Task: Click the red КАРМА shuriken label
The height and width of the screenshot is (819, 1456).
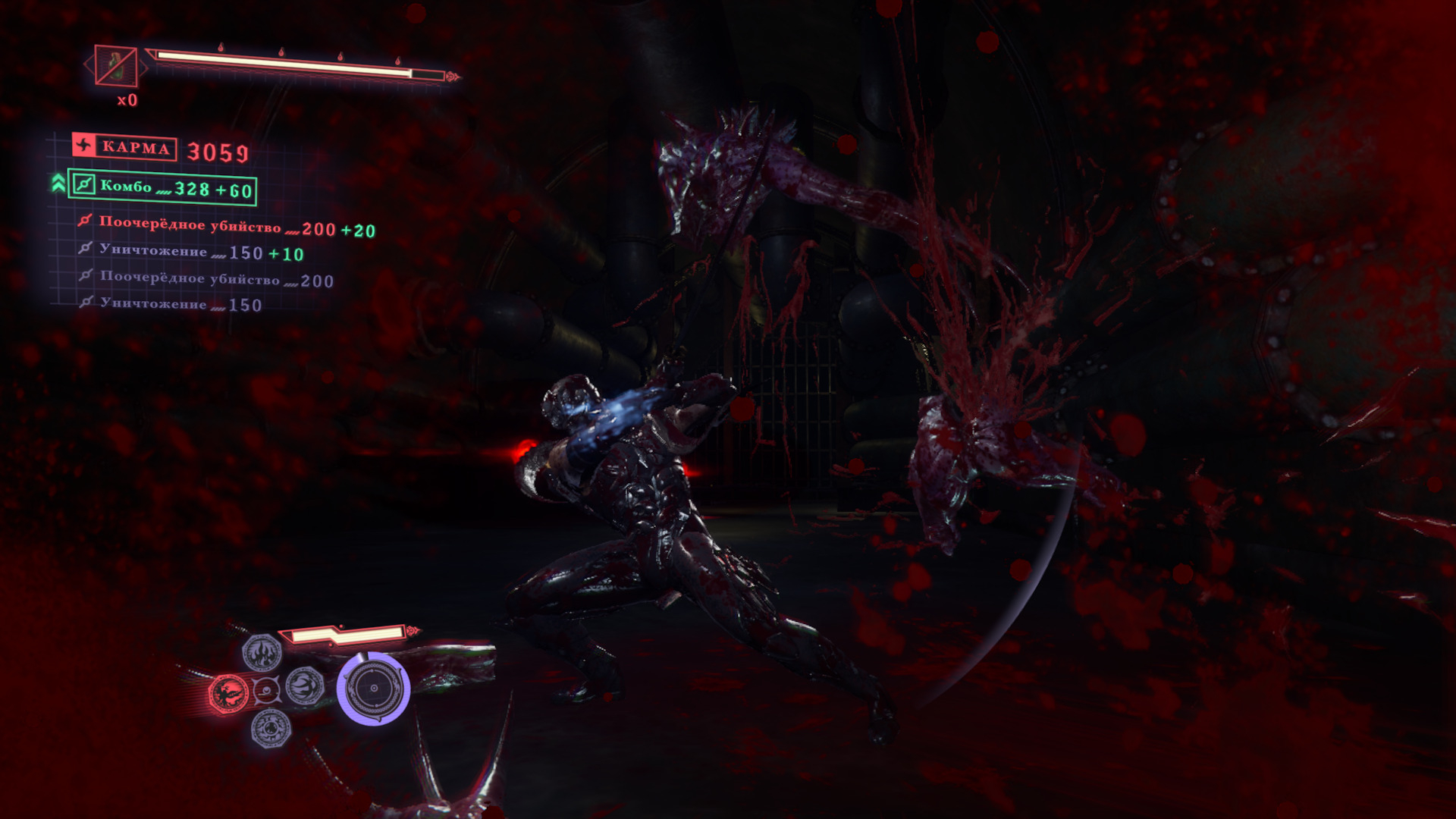Action: click(x=124, y=147)
